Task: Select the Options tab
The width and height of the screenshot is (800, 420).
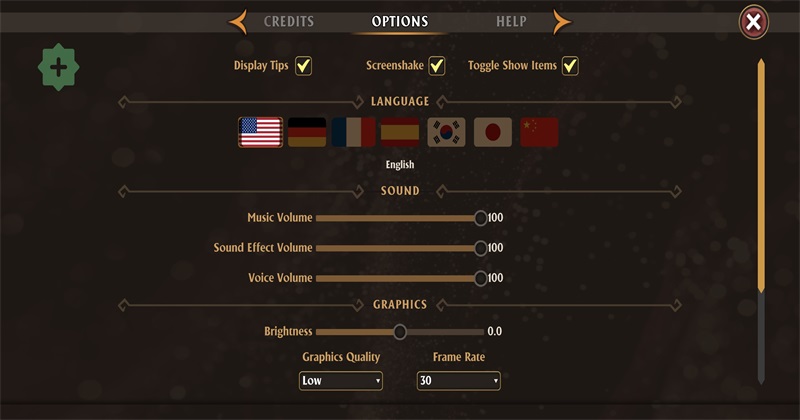Action: pyautogui.click(x=400, y=21)
